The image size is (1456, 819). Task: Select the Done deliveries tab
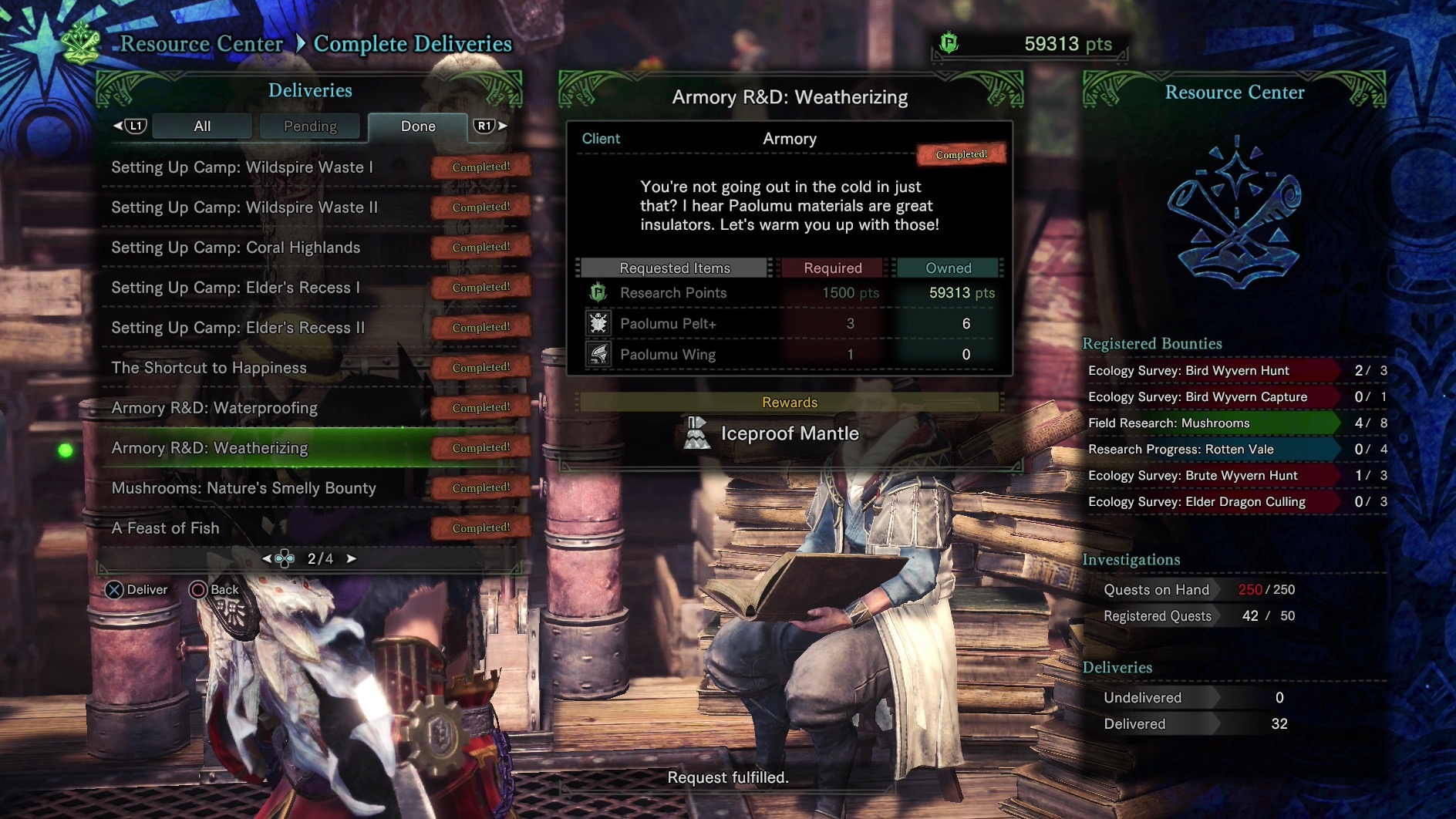[418, 126]
